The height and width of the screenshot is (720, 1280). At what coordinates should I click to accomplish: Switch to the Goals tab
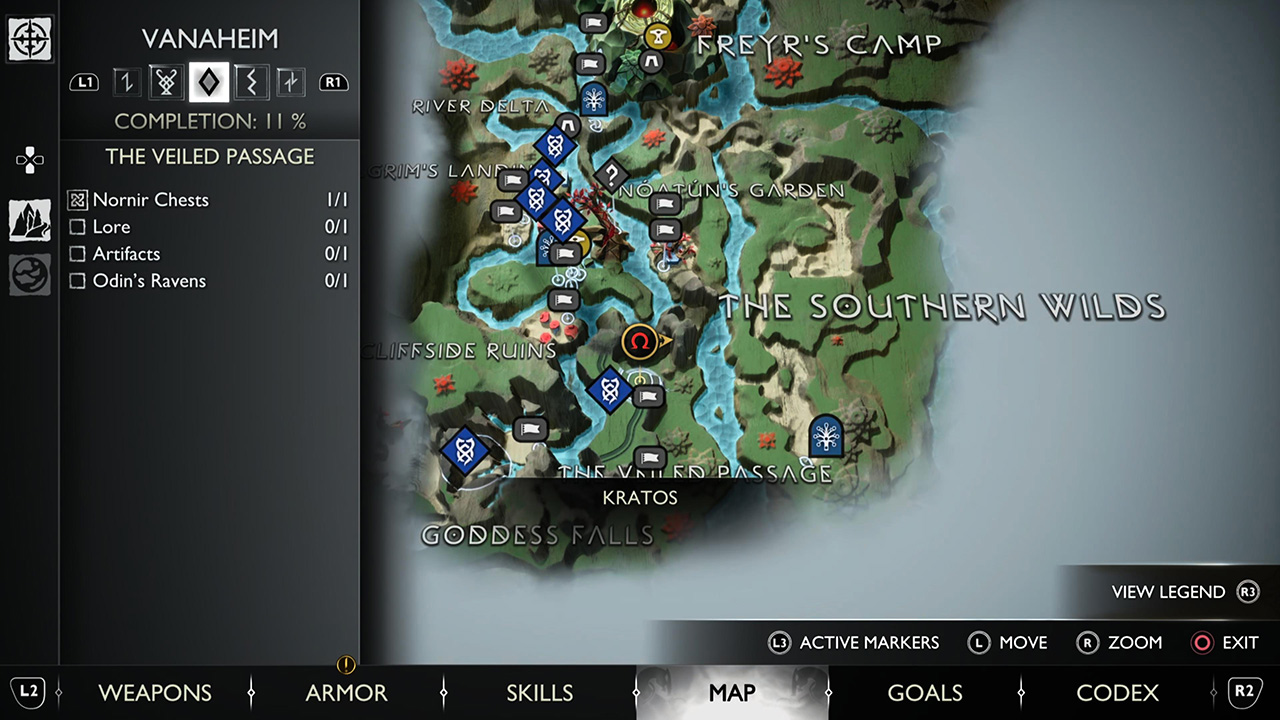click(x=924, y=692)
